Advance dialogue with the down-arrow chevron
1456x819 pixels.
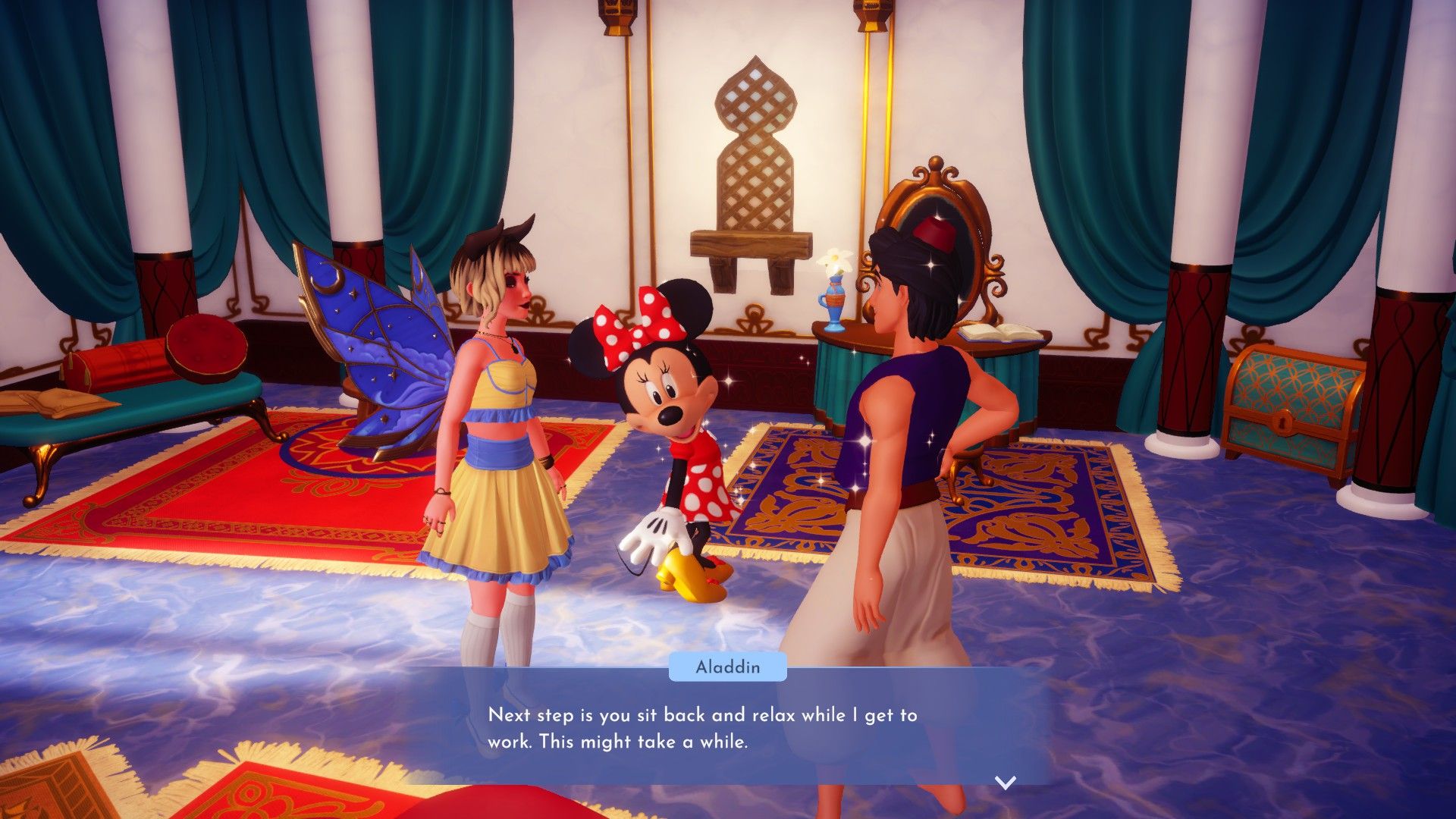1005,783
